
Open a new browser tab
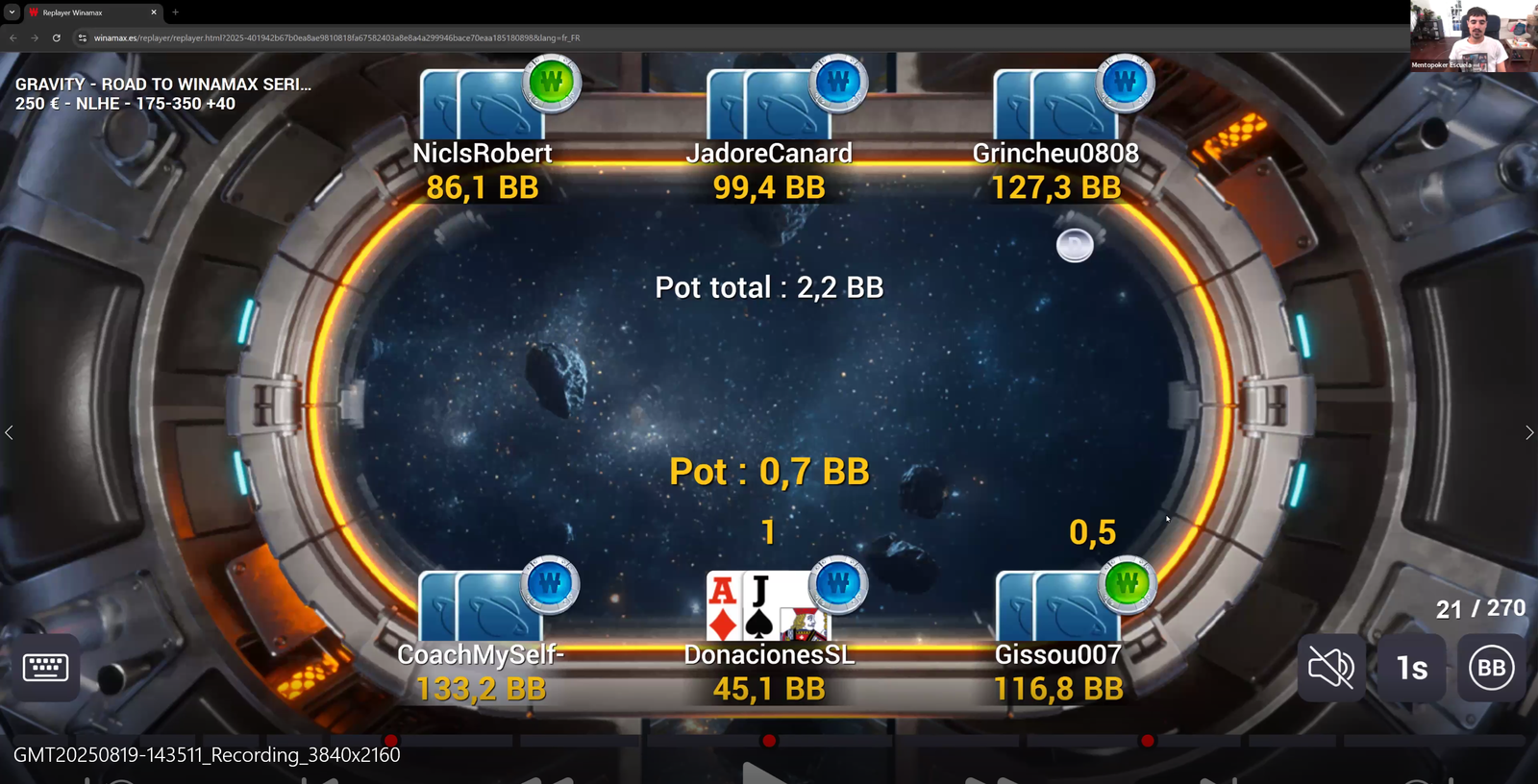click(176, 12)
